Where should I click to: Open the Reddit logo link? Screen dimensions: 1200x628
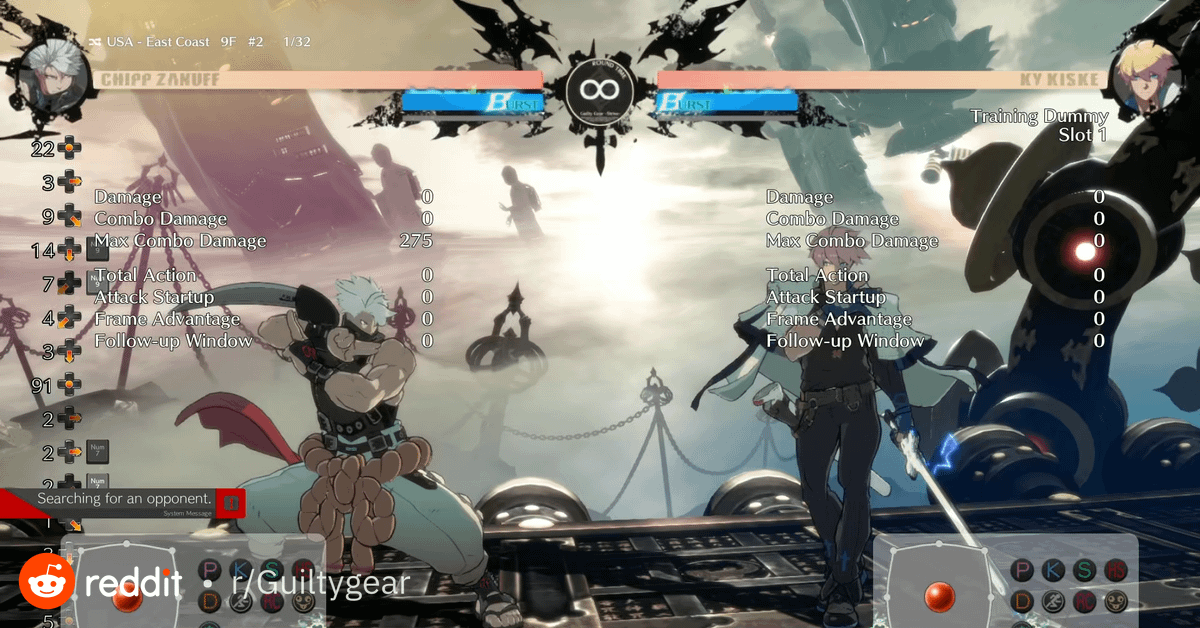click(x=100, y=583)
